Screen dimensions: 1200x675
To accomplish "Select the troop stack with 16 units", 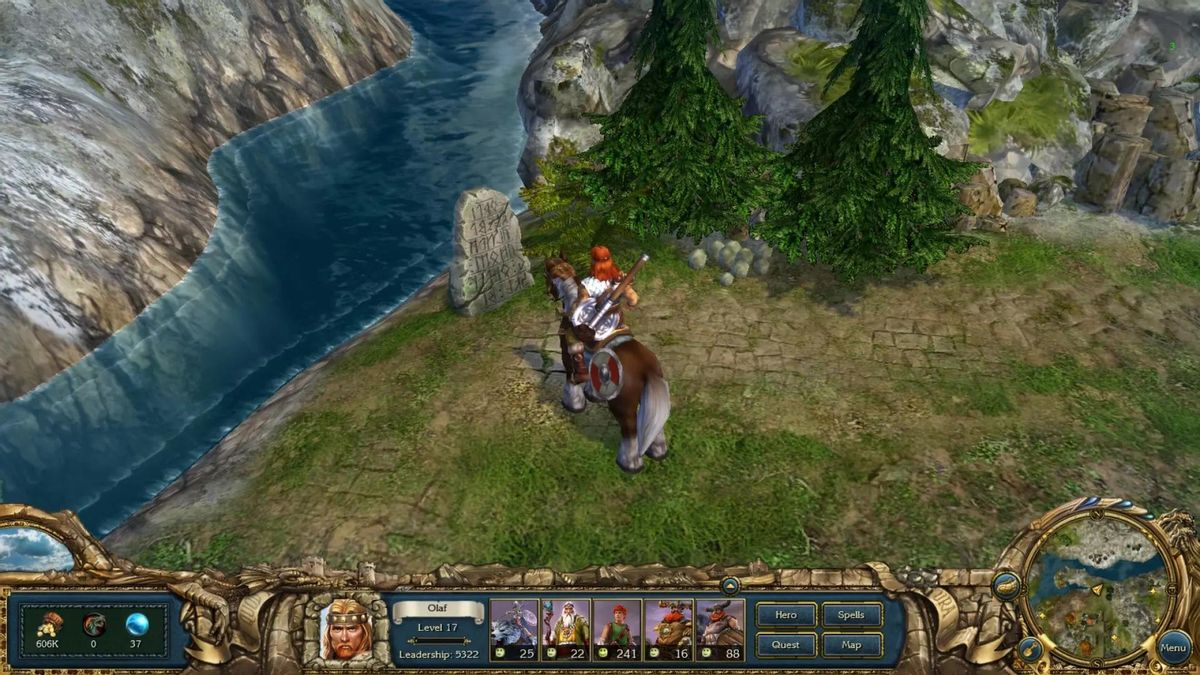I will click(x=669, y=629).
